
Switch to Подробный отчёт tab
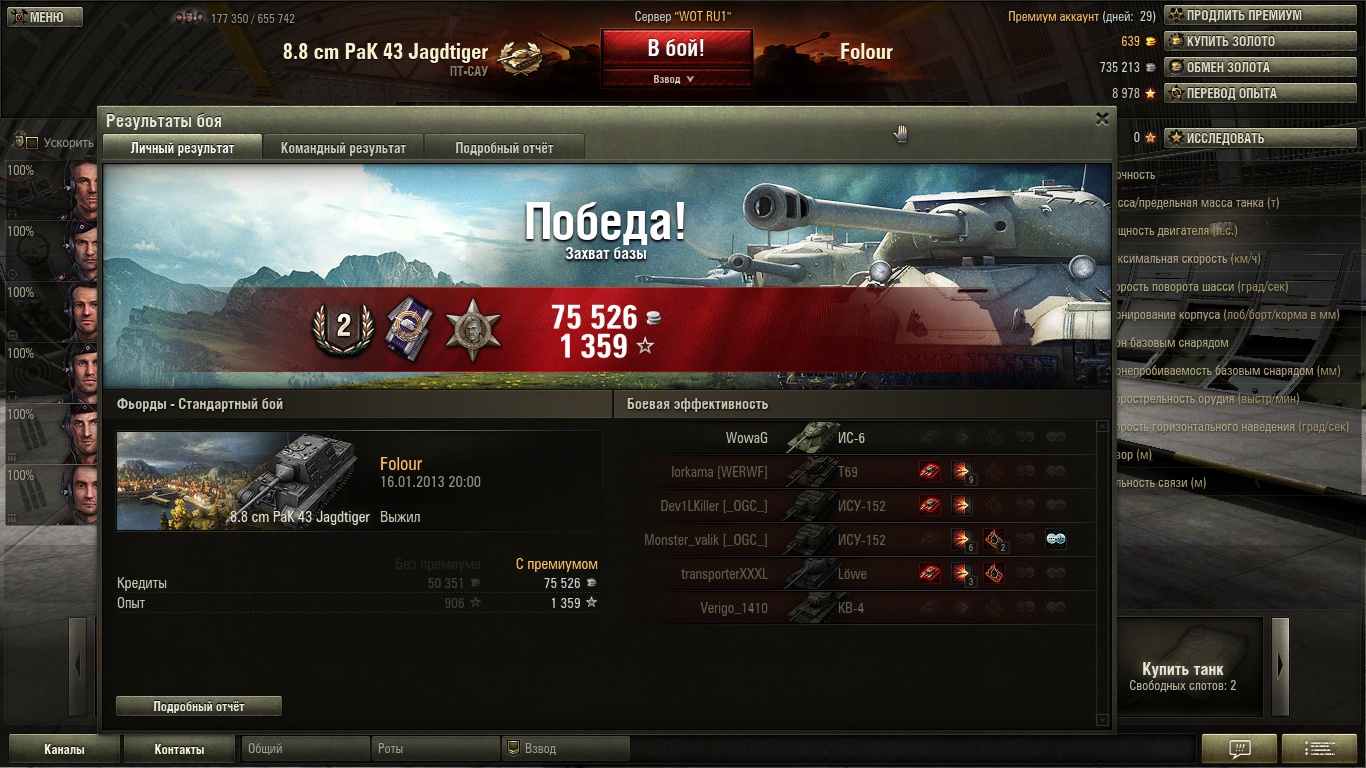(504, 148)
